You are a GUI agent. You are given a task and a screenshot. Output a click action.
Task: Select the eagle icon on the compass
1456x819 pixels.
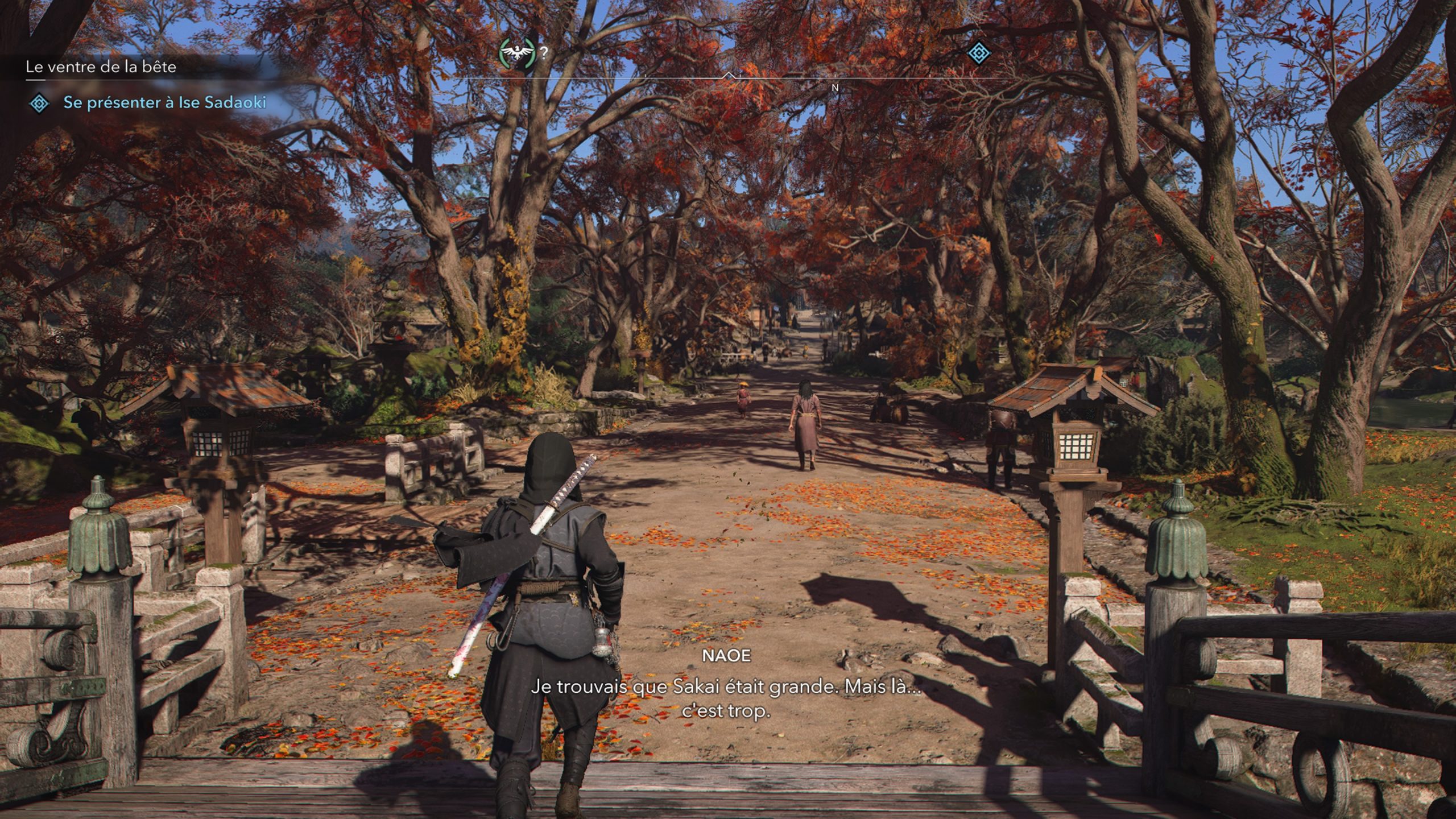click(x=517, y=53)
